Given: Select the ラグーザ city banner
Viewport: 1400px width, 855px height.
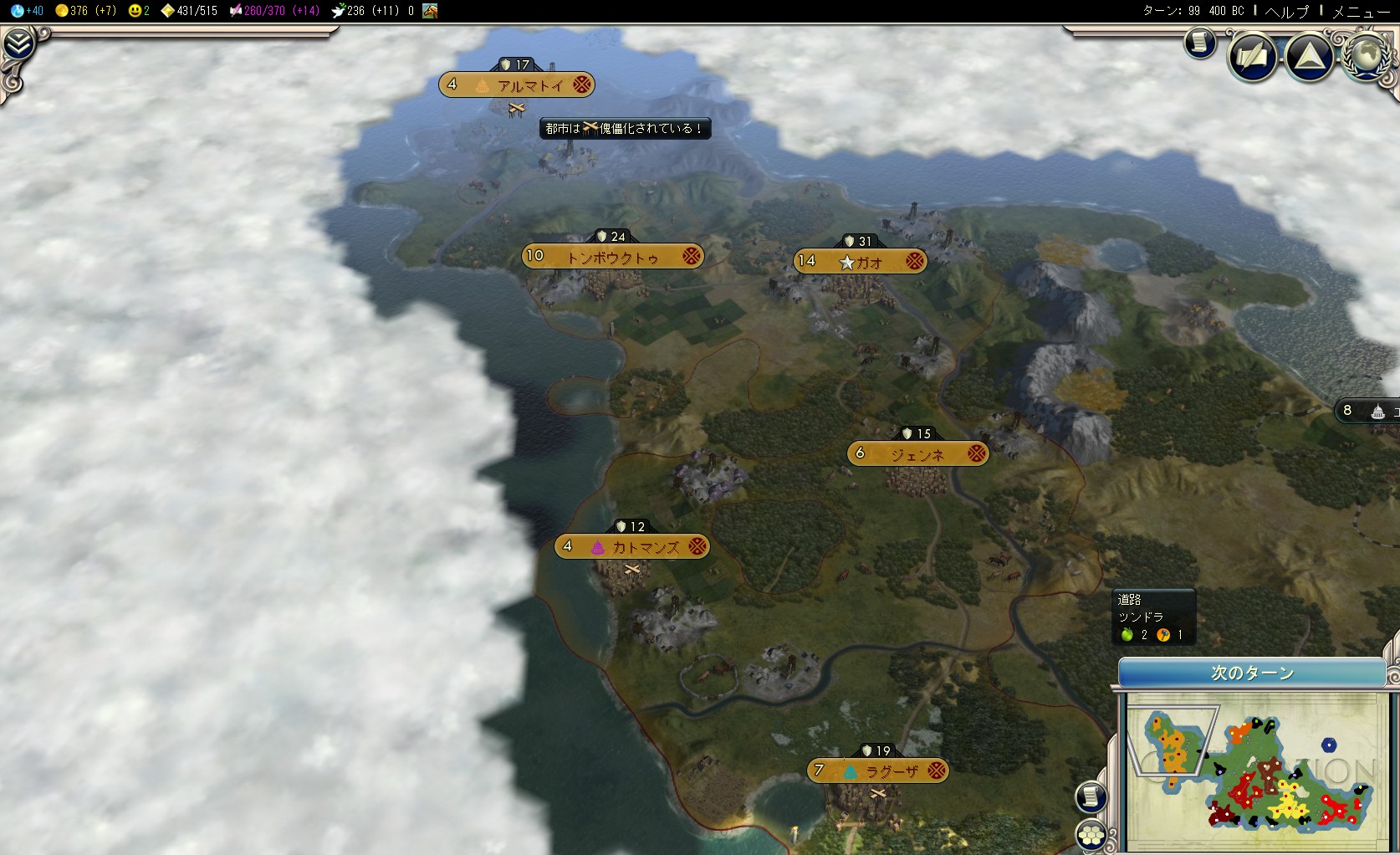Looking at the screenshot, I should (877, 771).
